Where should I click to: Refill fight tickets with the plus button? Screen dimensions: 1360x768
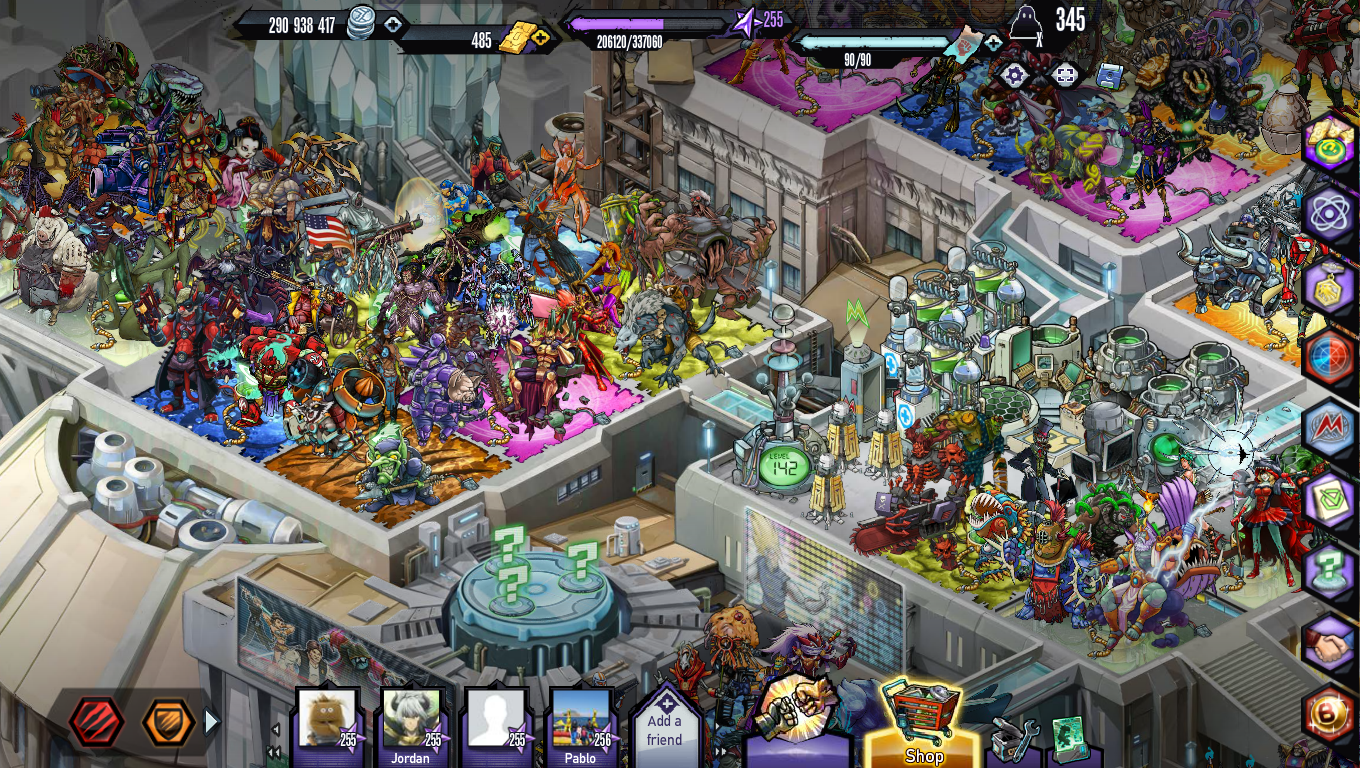pos(992,43)
